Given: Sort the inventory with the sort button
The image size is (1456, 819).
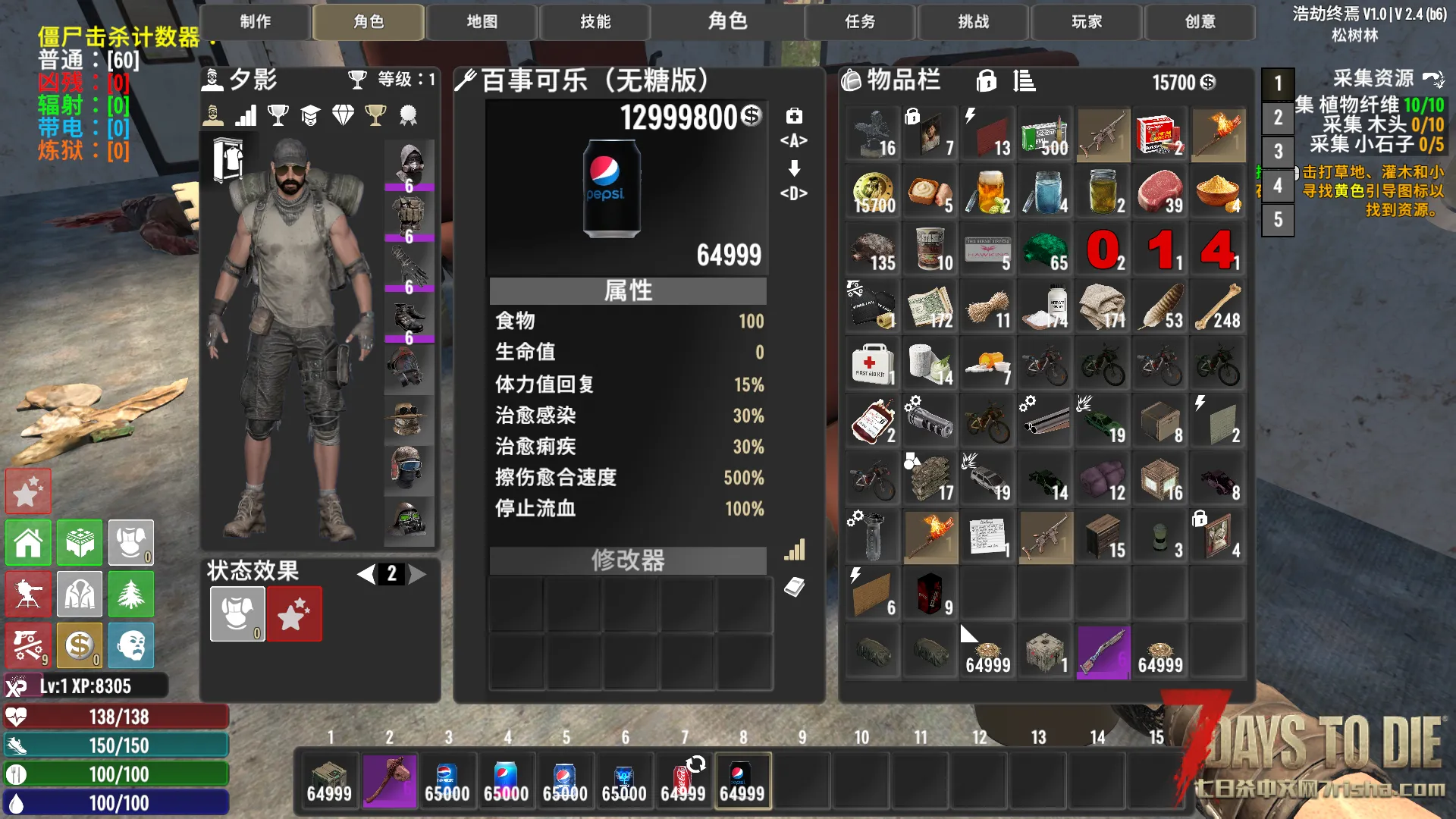Looking at the screenshot, I should [1024, 81].
